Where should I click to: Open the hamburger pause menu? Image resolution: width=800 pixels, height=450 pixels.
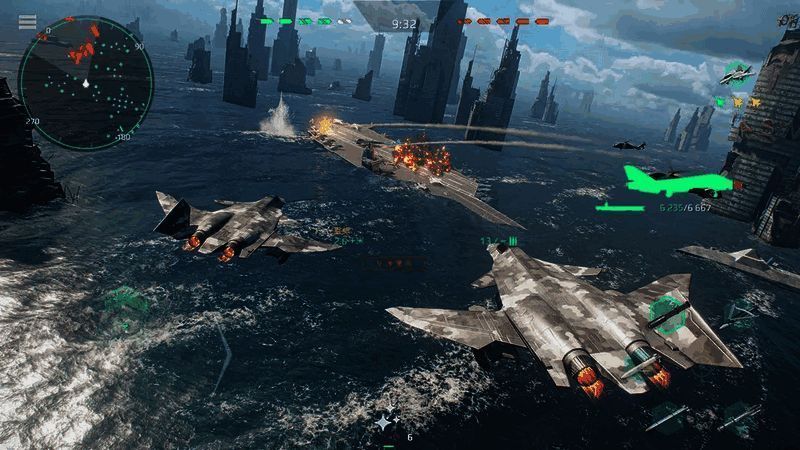(x=27, y=22)
